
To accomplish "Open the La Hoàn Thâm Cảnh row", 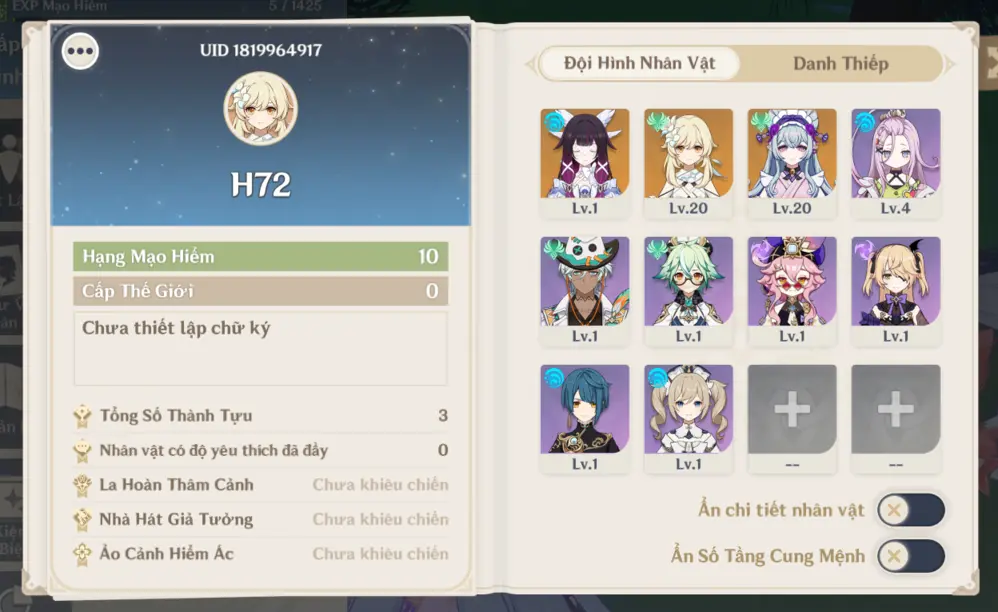I will coord(260,485).
